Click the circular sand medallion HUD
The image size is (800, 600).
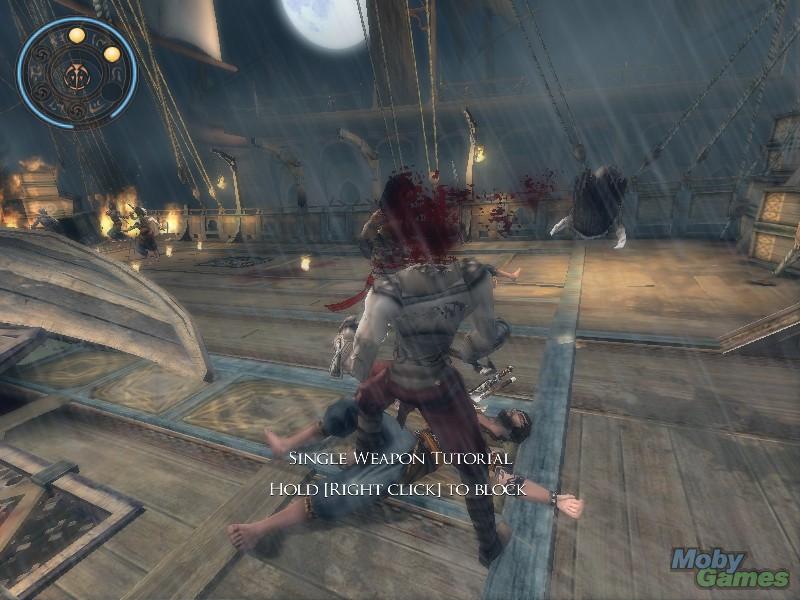coord(76,73)
